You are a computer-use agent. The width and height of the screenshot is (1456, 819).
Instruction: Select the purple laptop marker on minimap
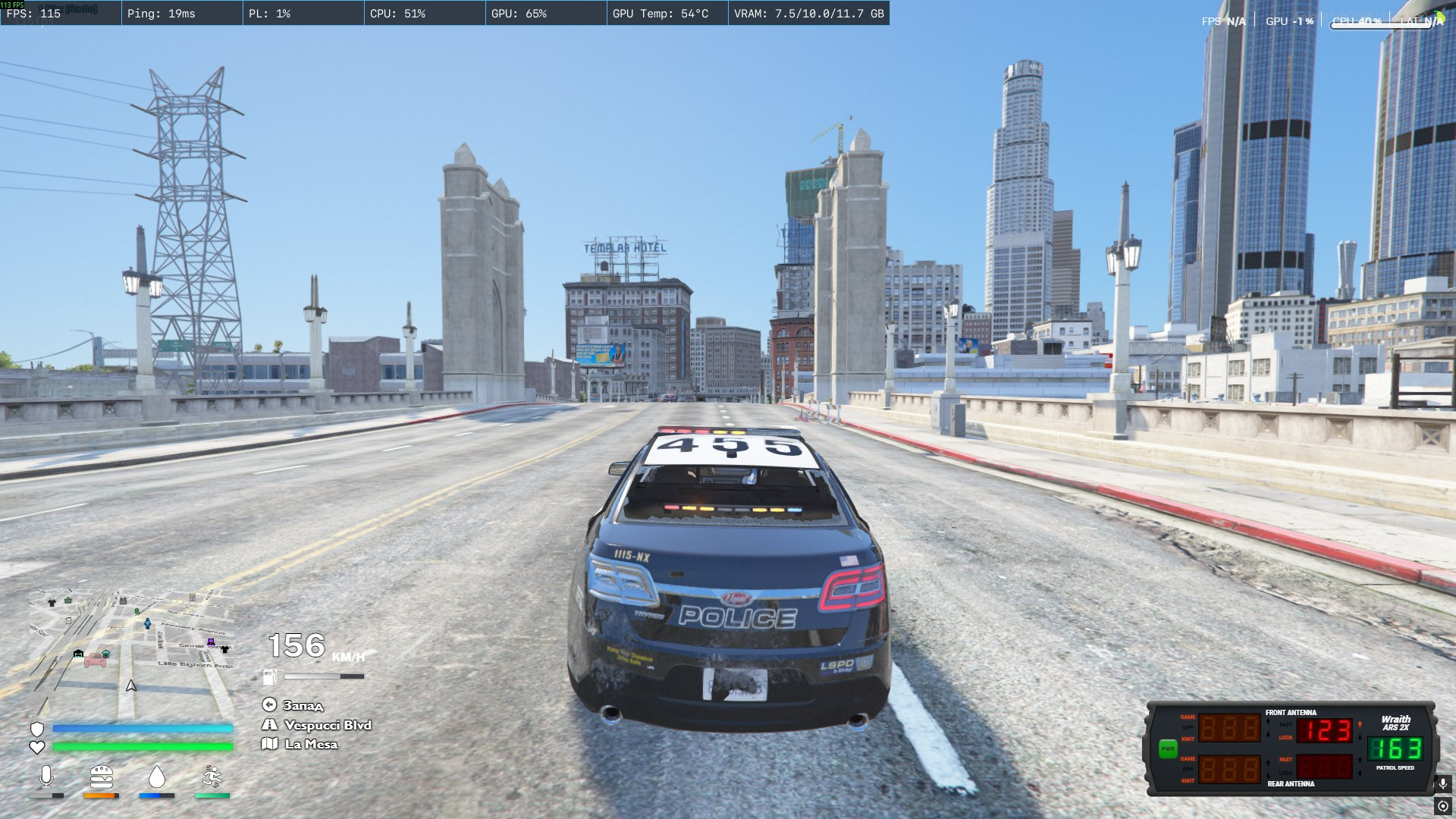point(211,642)
